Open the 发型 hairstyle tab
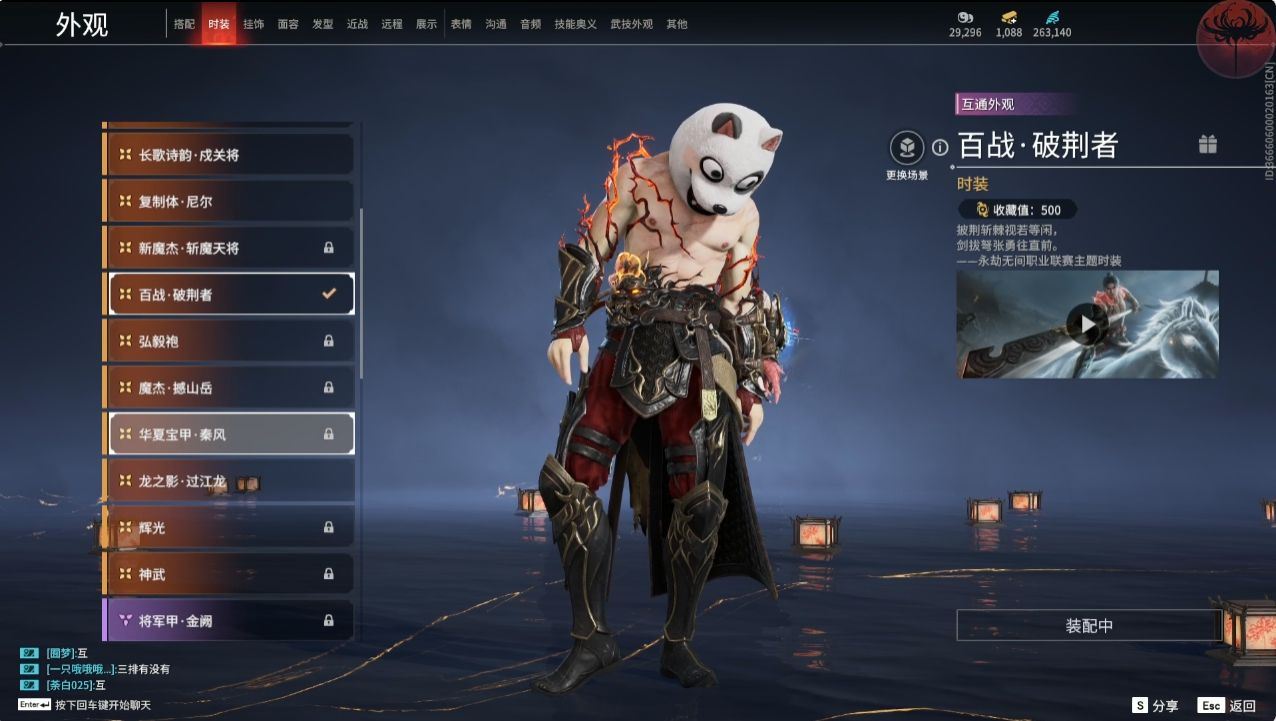1276x721 pixels. [x=322, y=24]
